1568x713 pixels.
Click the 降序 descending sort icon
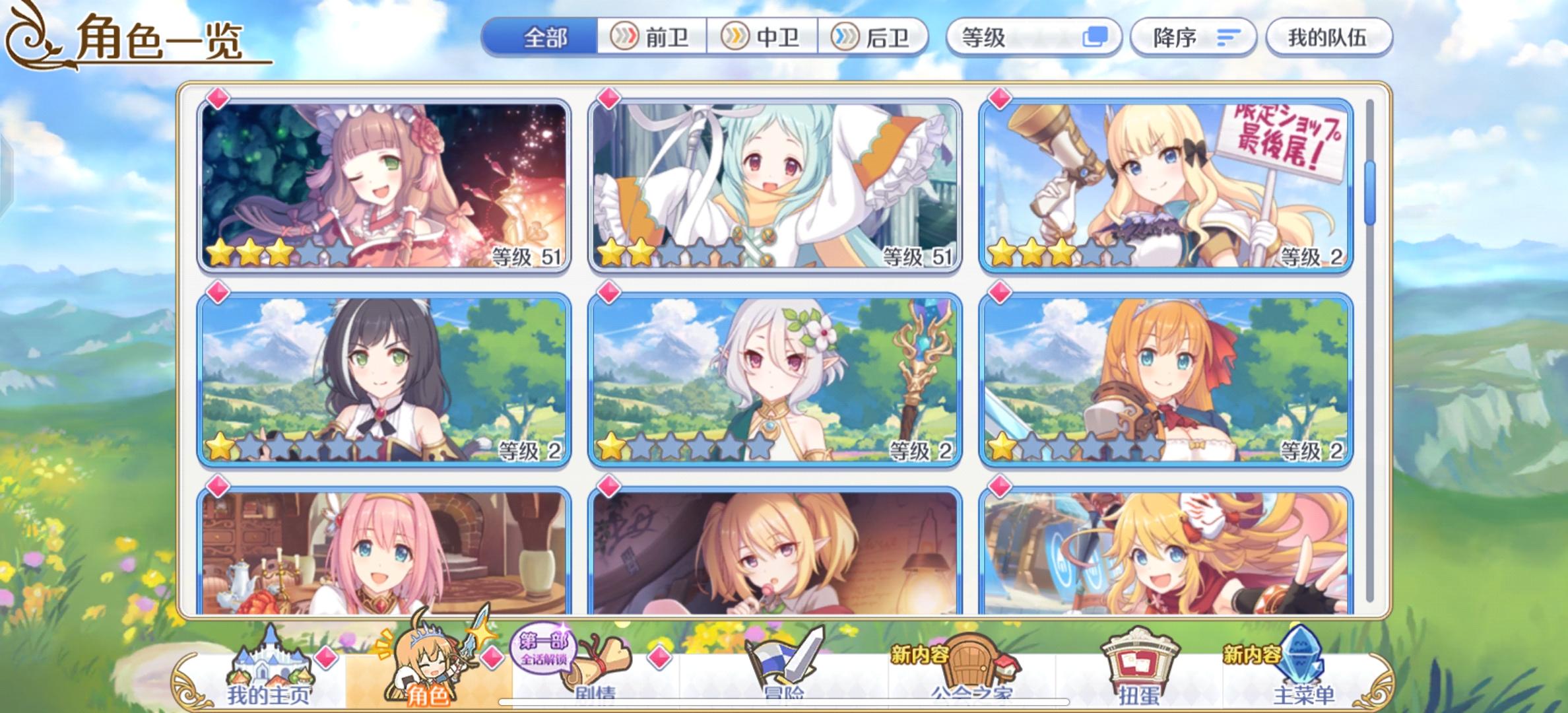(x=1229, y=38)
